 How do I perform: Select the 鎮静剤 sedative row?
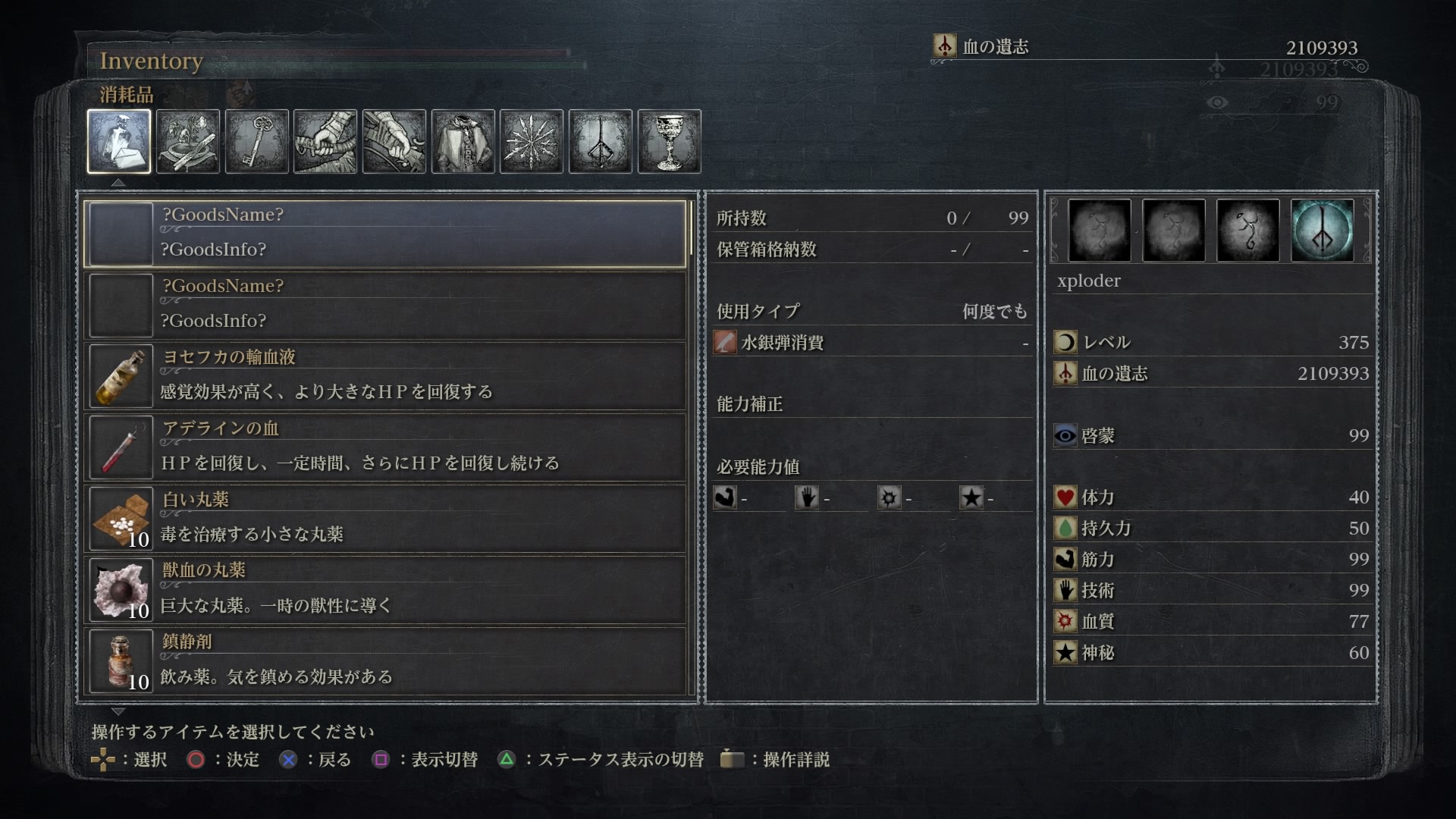385,661
